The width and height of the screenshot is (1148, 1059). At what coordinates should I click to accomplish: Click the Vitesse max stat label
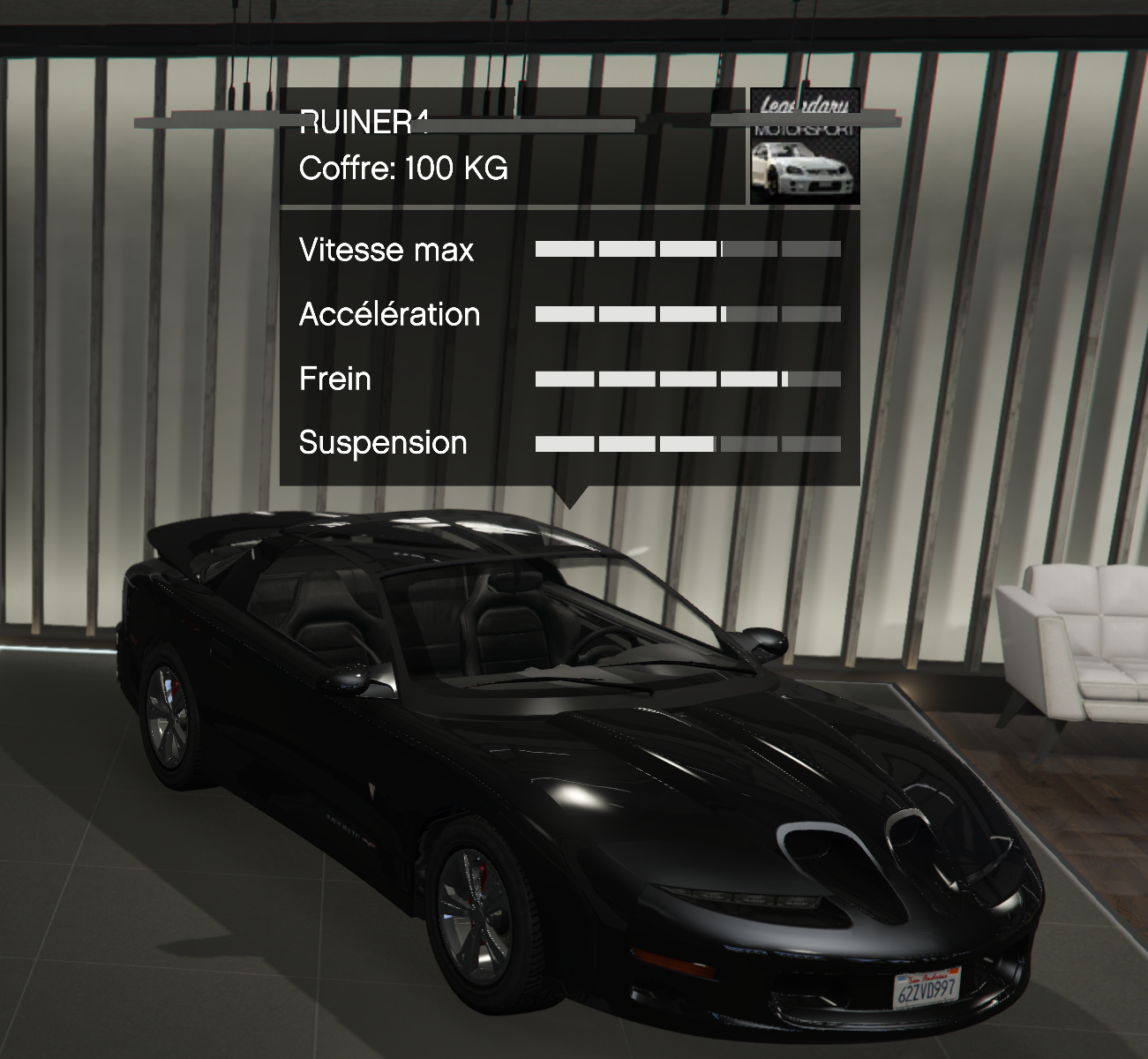(x=386, y=250)
